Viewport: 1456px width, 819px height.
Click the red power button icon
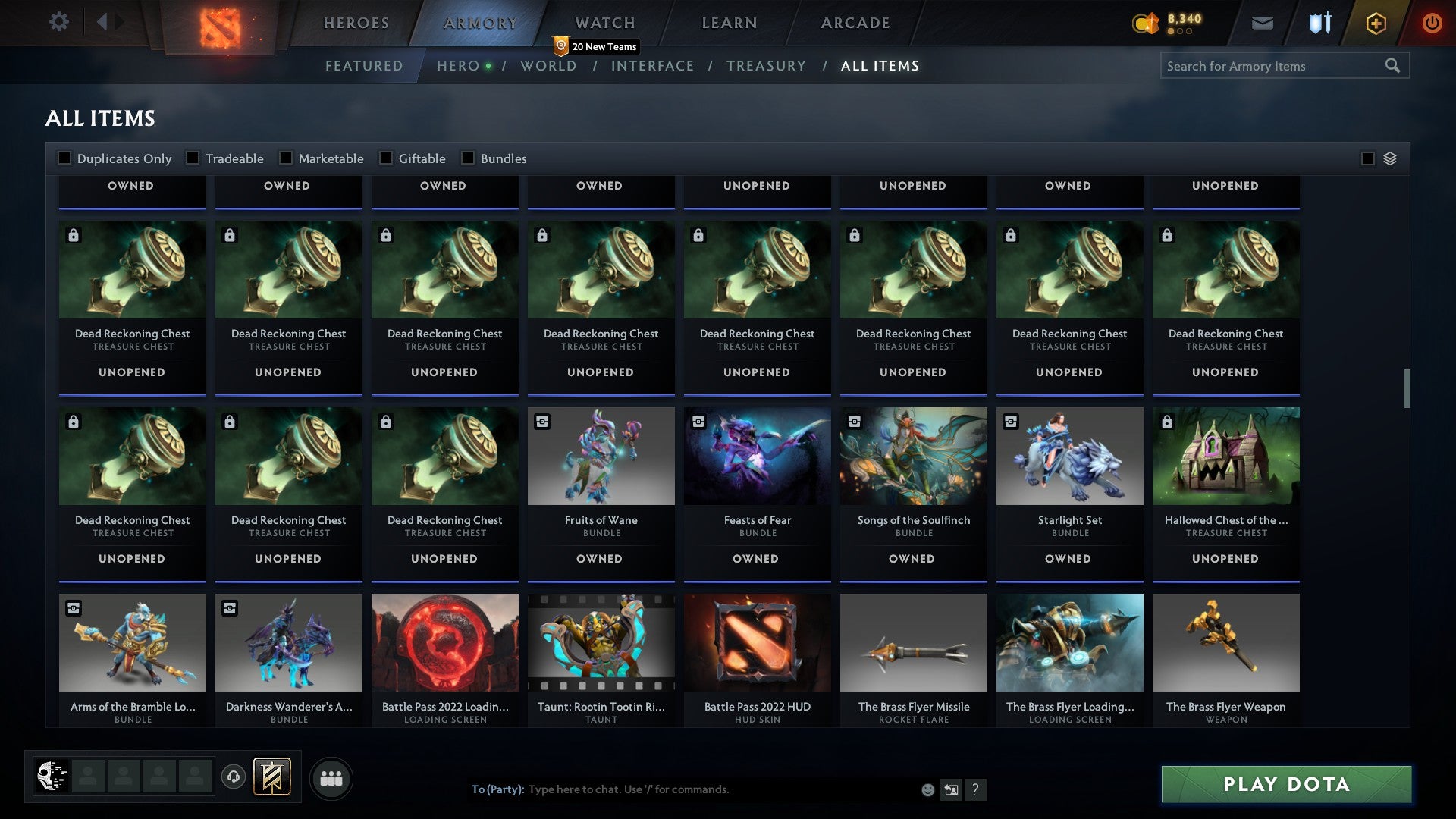point(1432,23)
